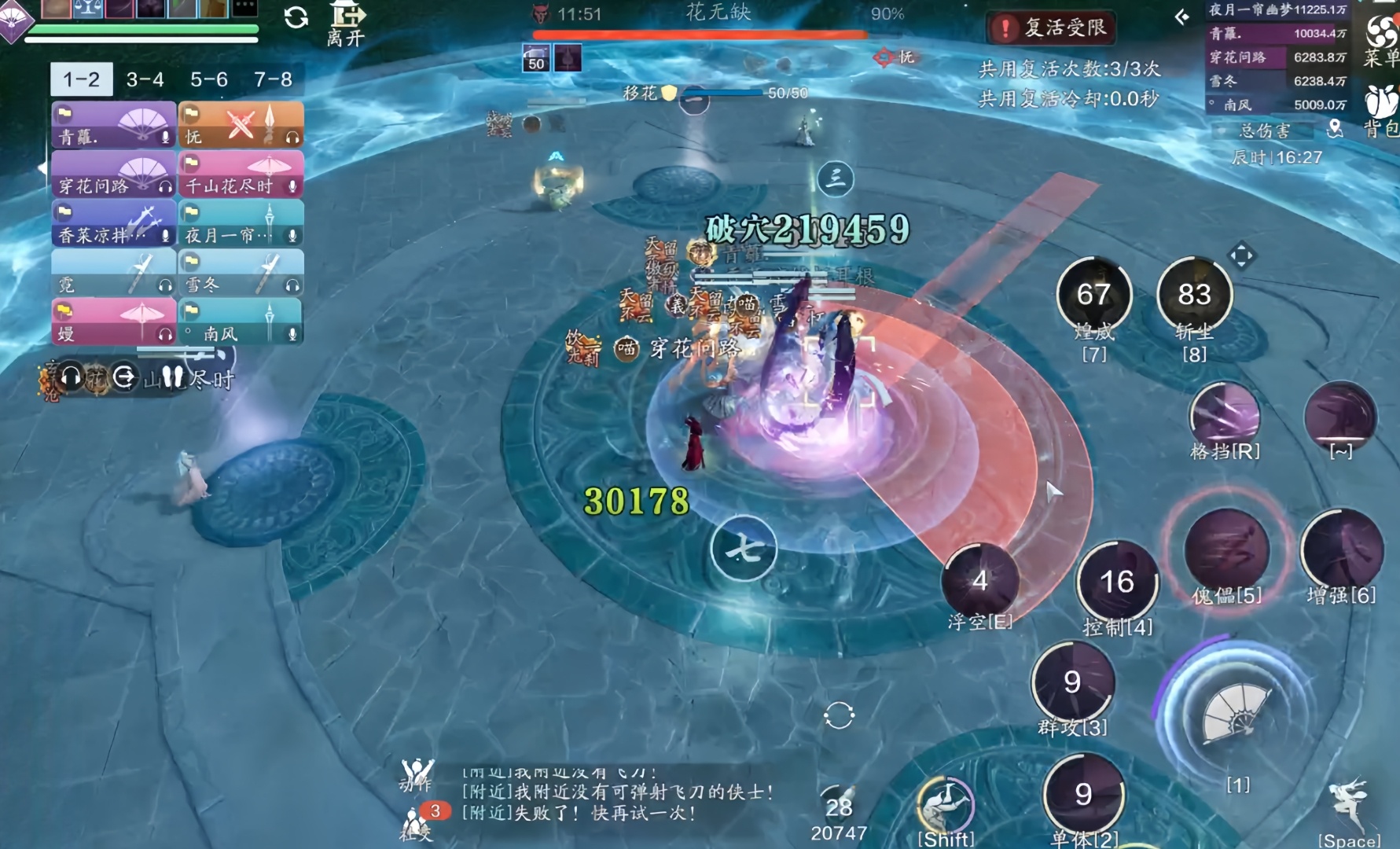Enable the mic toggle next to 南风
The image size is (1400, 849).
tap(293, 333)
